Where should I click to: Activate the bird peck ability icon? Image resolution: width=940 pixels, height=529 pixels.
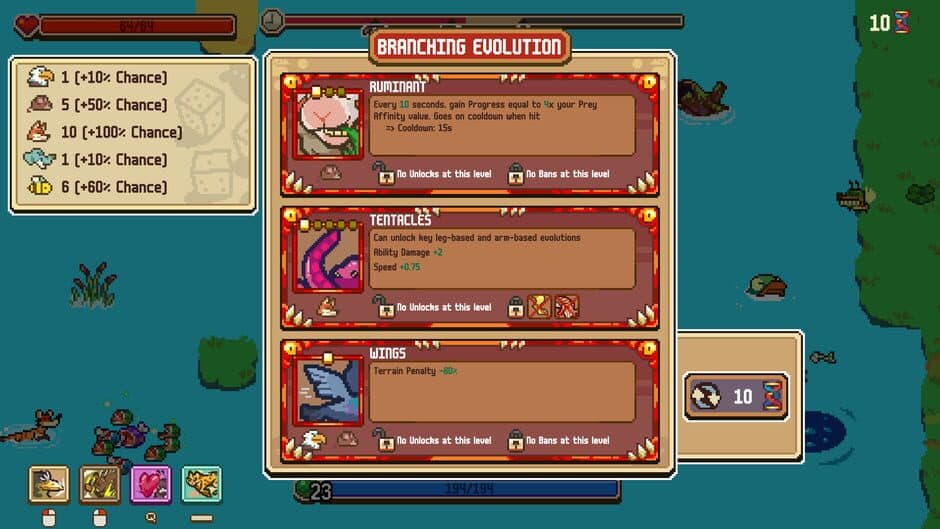coord(48,485)
